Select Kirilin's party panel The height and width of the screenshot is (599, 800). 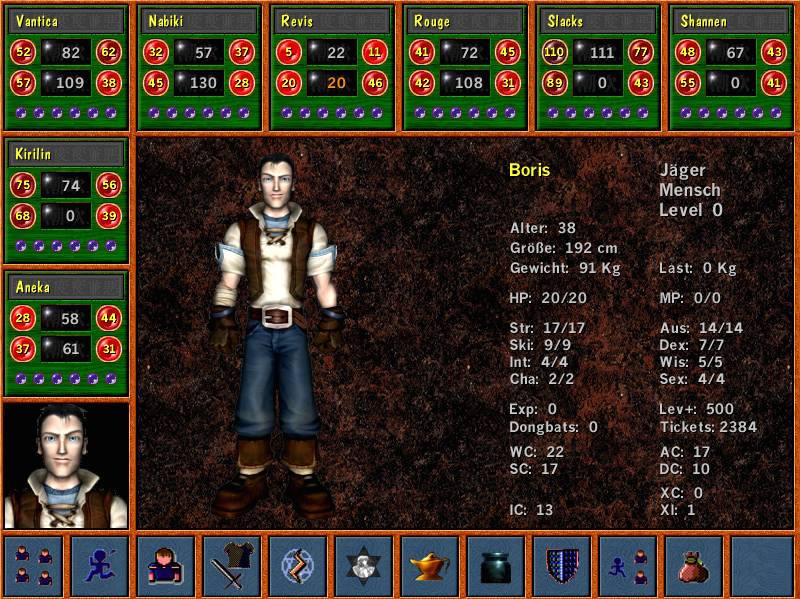67,200
